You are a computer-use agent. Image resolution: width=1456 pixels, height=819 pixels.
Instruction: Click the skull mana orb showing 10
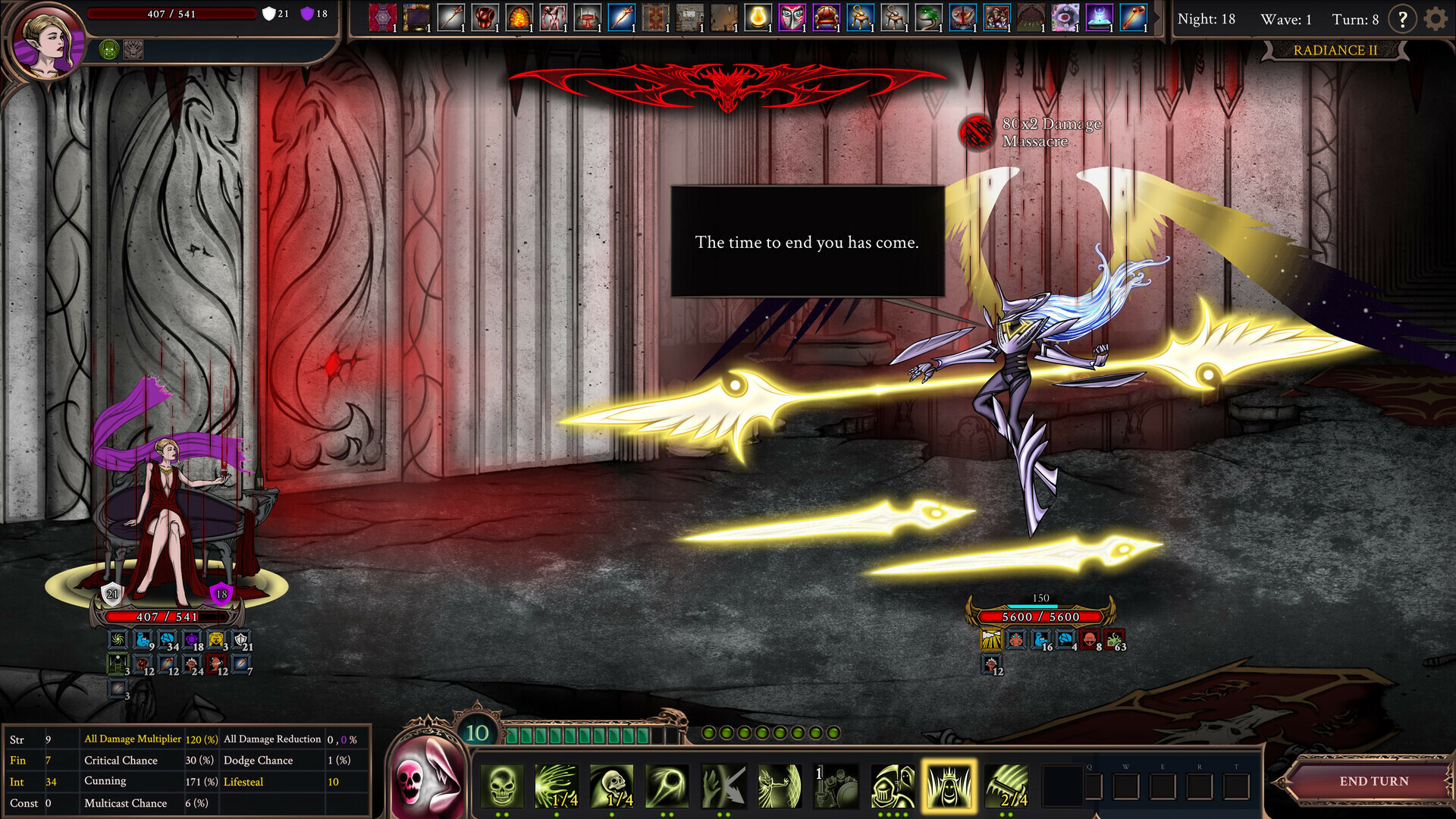(477, 733)
